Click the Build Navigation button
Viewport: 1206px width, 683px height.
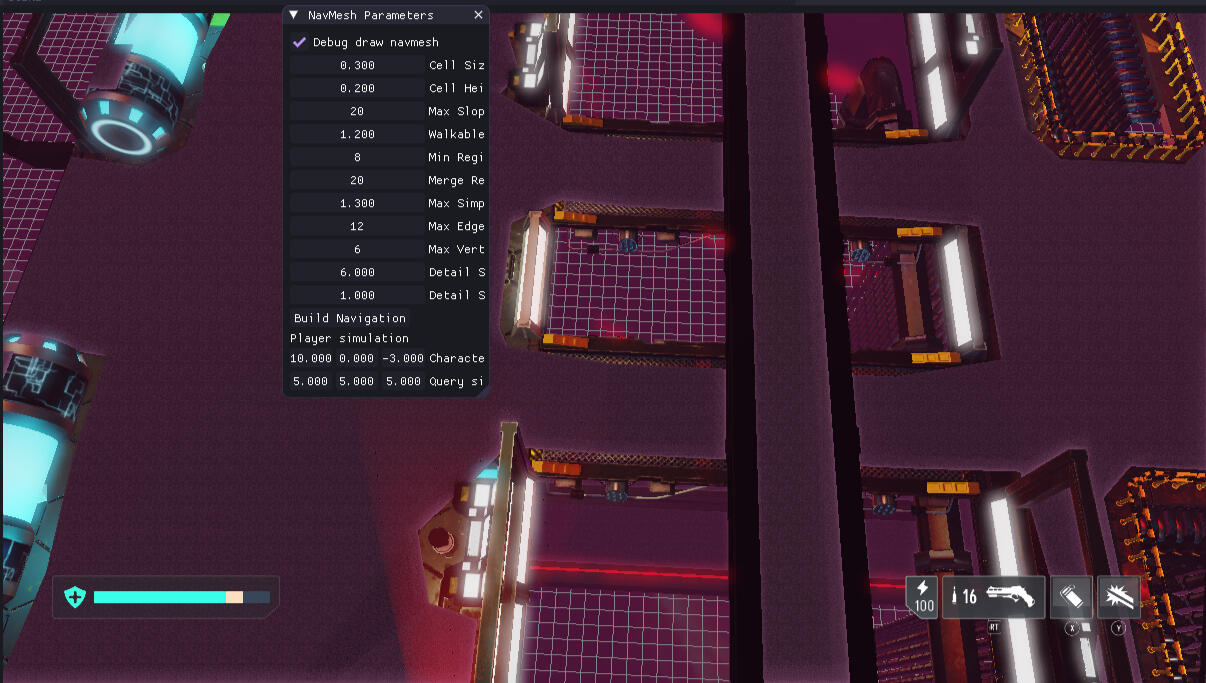[349, 318]
